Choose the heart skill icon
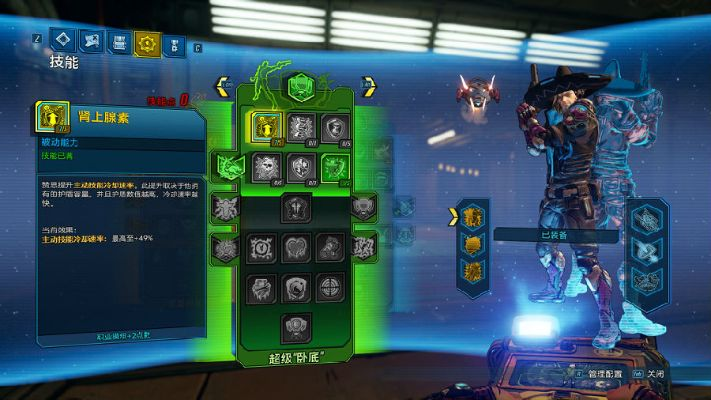 (298, 248)
